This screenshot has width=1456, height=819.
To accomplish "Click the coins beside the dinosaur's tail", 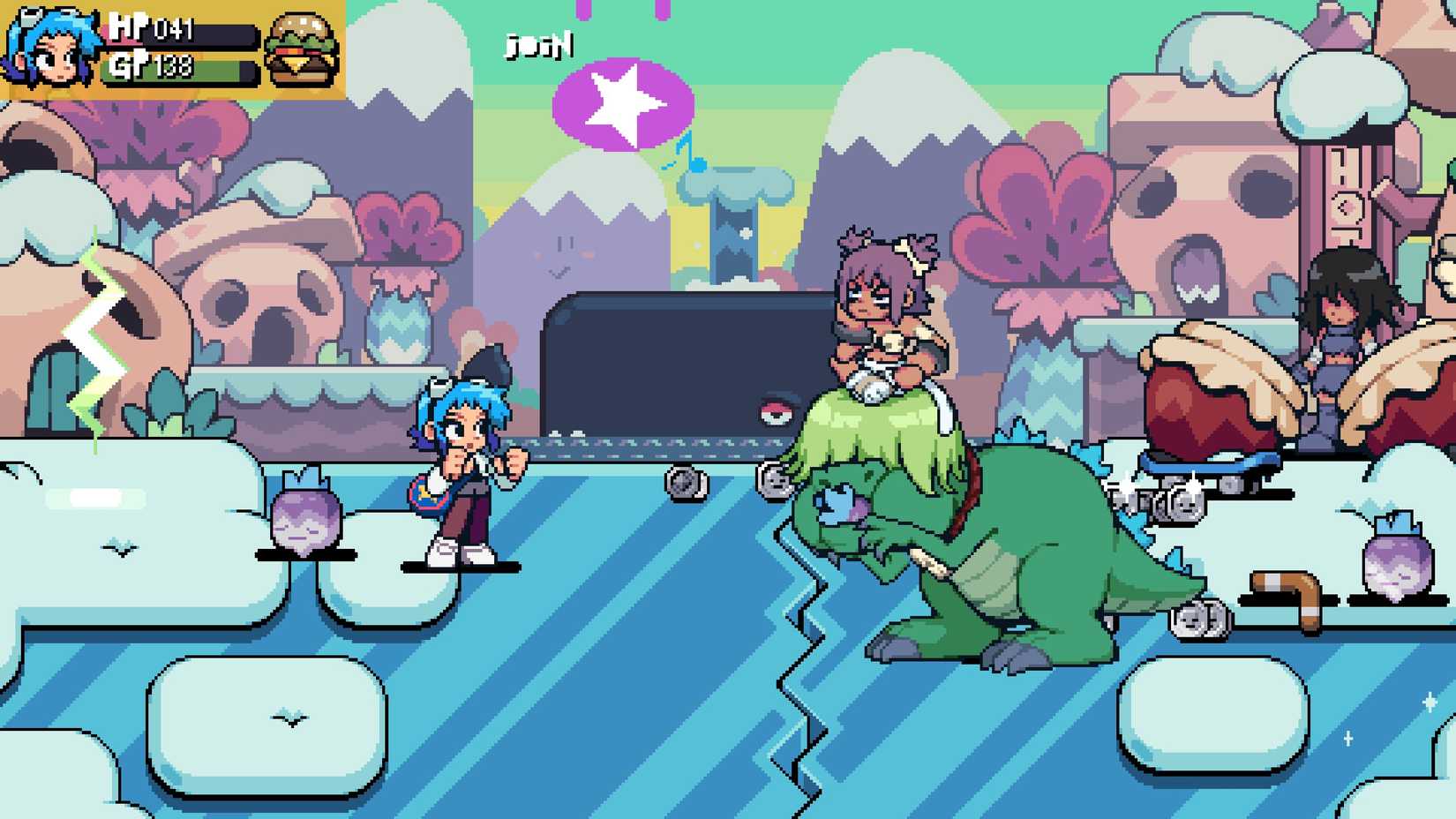I will pyautogui.click(x=1202, y=620).
